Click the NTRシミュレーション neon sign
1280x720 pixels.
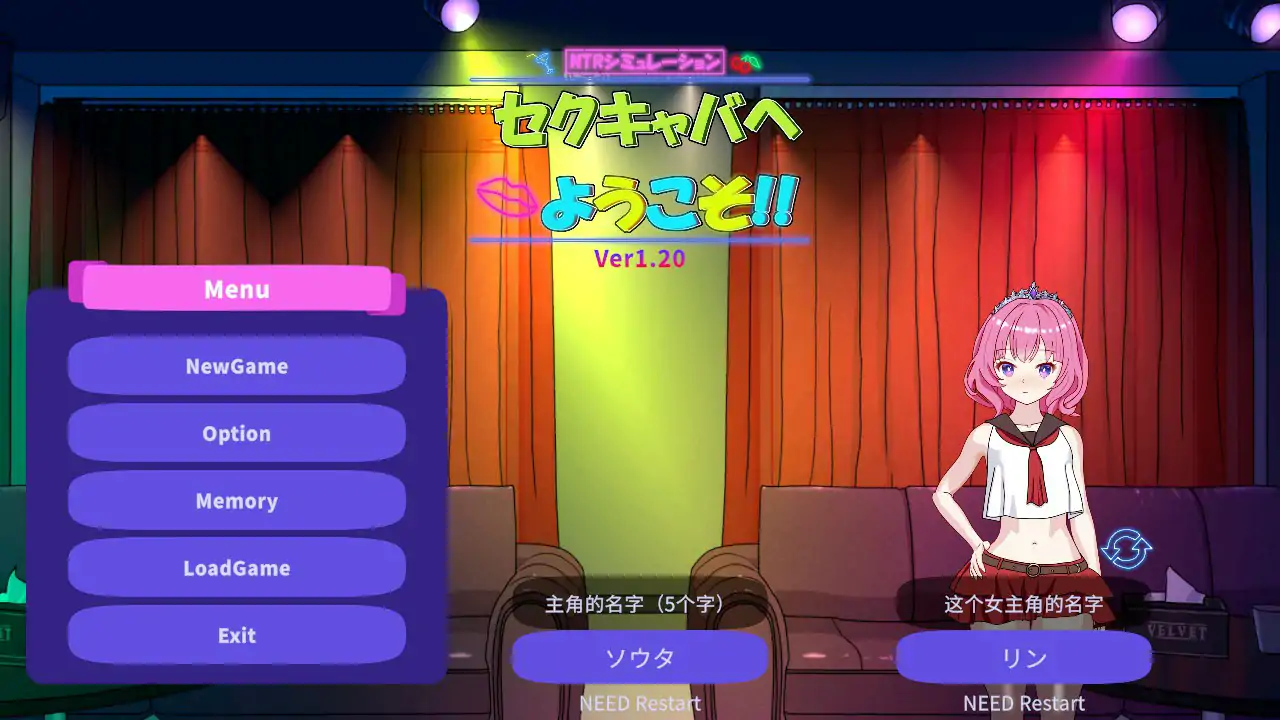[x=643, y=60]
